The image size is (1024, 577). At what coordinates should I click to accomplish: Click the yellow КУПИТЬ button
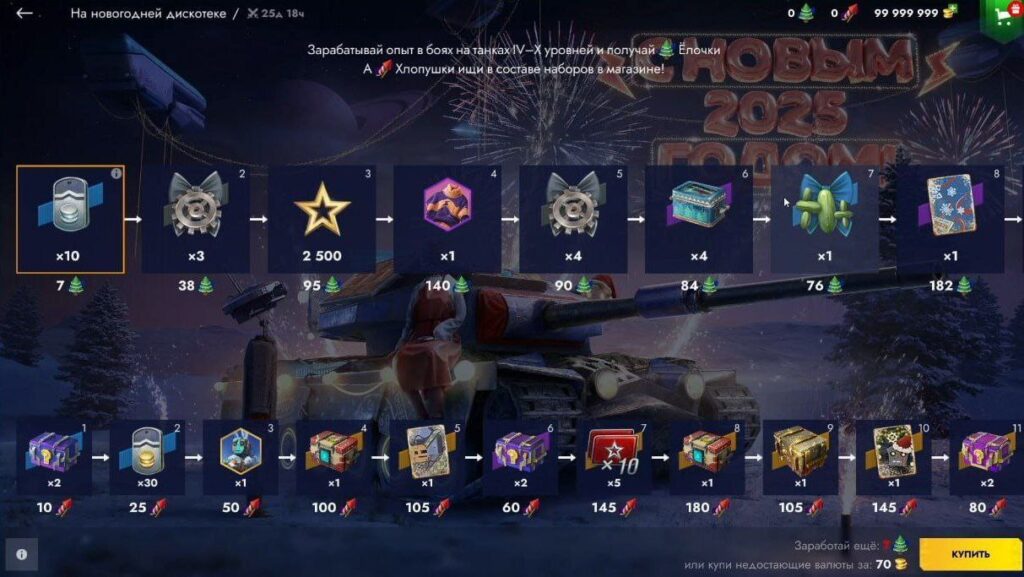970,553
